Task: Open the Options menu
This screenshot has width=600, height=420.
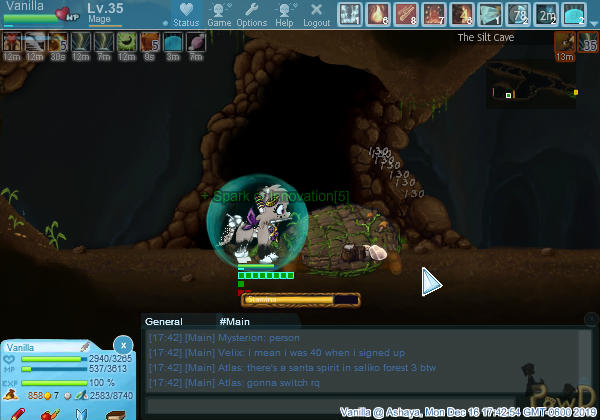Action: click(x=251, y=14)
